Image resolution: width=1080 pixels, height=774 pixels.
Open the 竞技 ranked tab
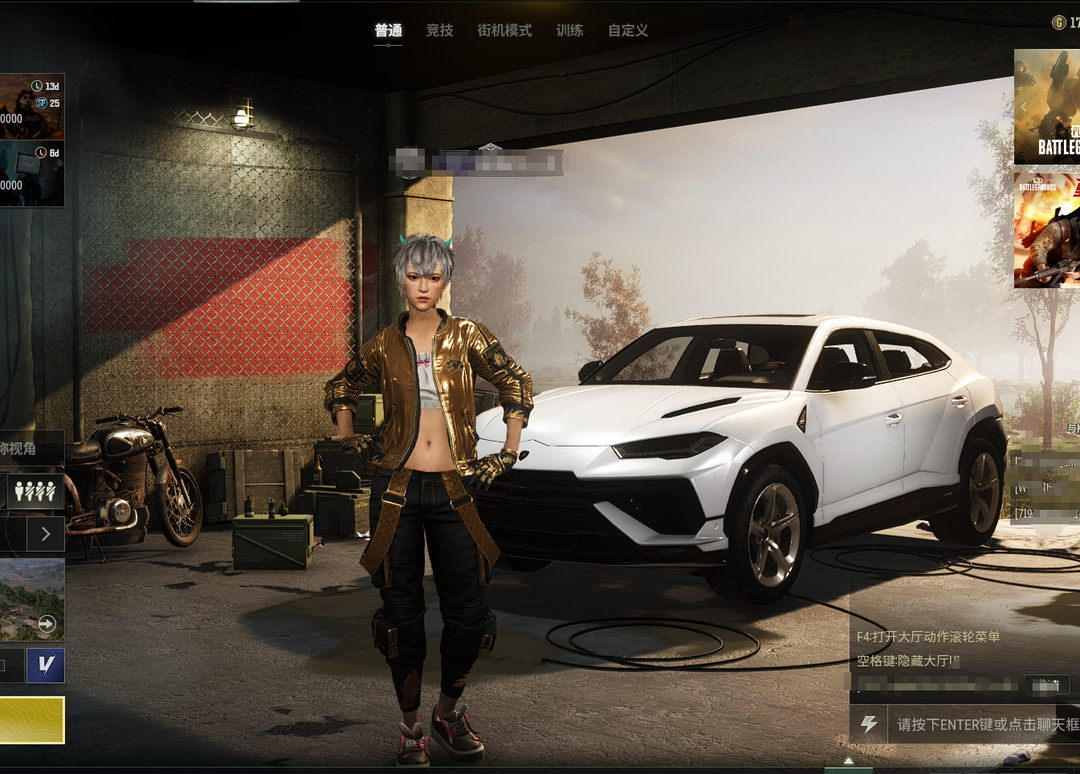click(440, 31)
